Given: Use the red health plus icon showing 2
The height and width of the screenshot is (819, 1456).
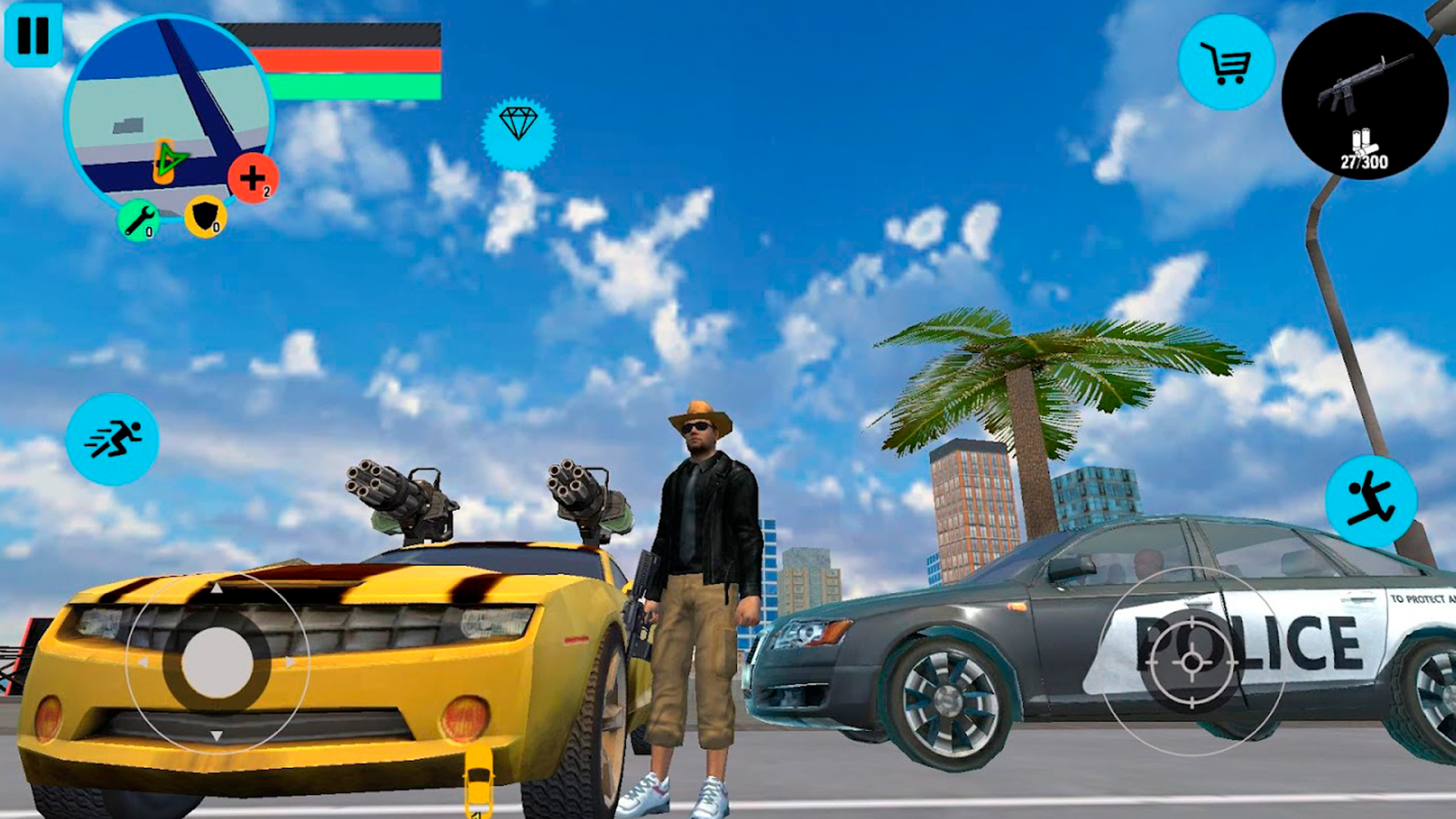Looking at the screenshot, I should (253, 178).
